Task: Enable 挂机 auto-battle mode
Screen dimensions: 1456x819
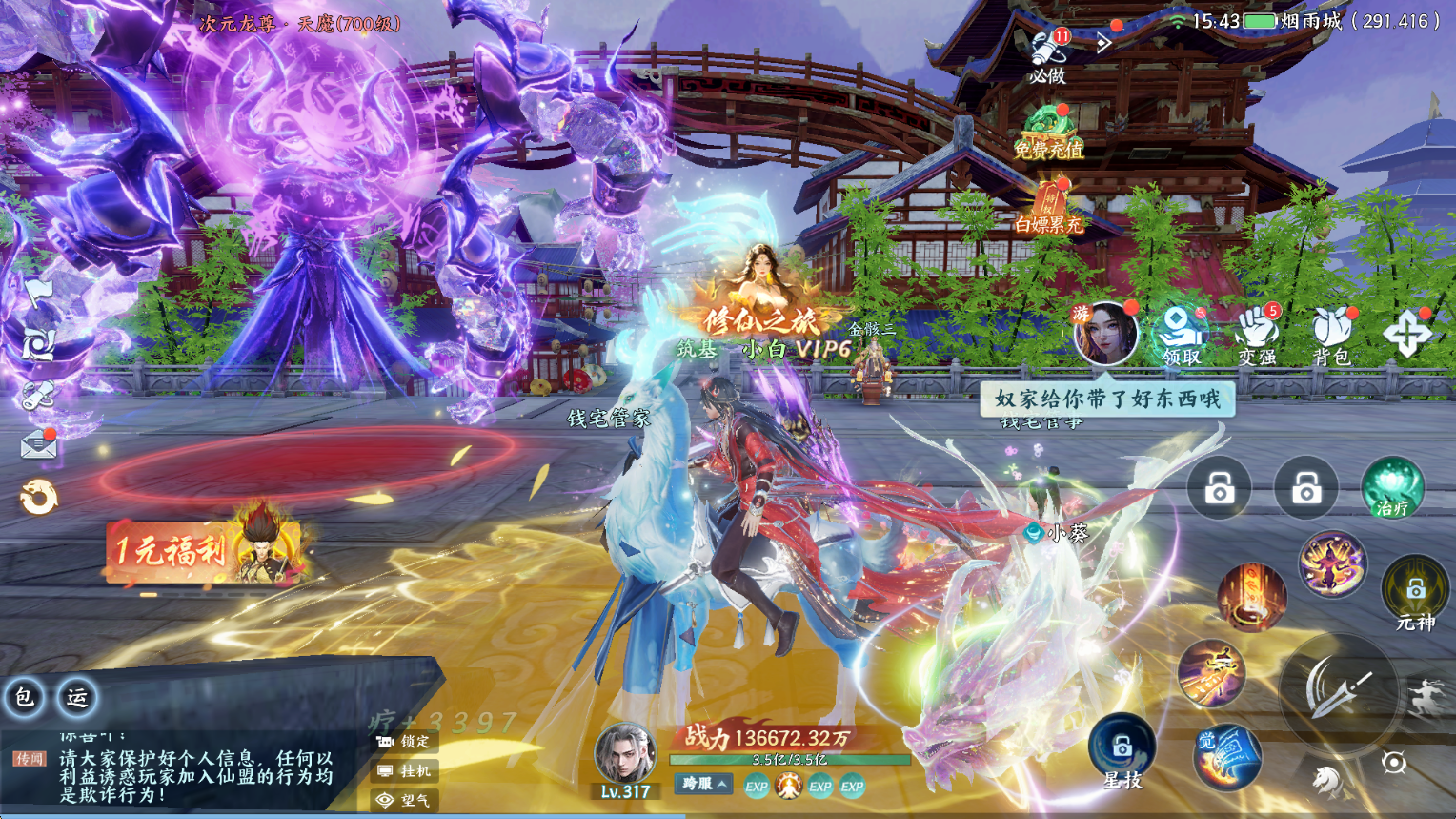Action: (405, 771)
